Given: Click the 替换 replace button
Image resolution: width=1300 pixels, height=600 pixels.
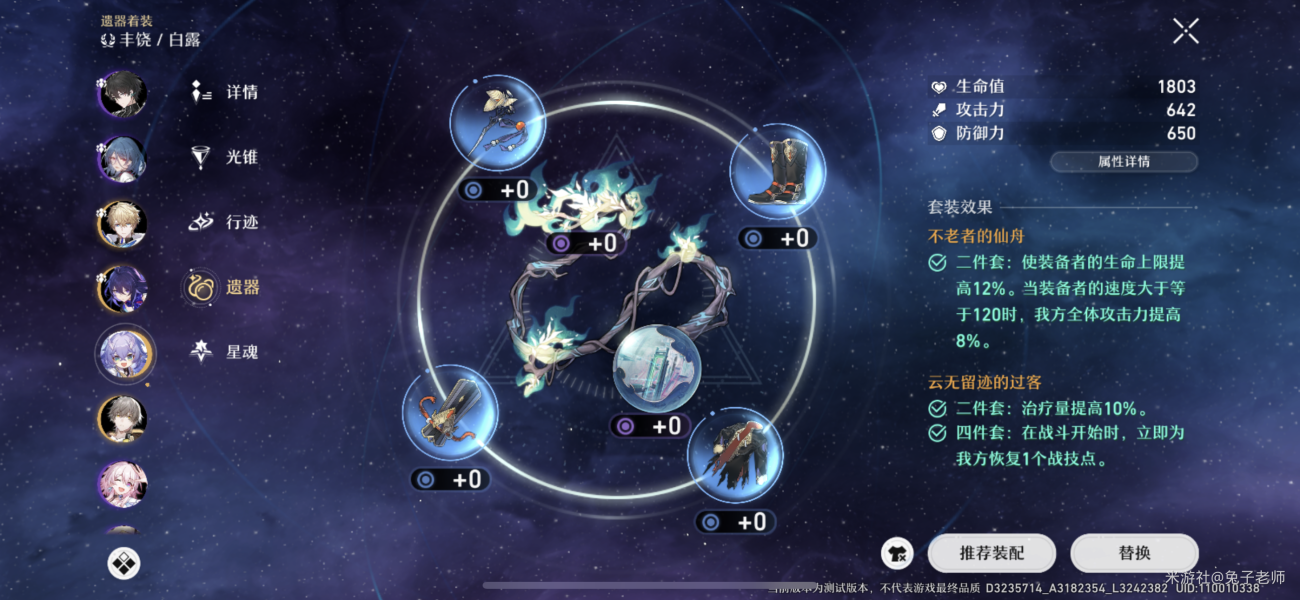Looking at the screenshot, I should [1134, 552].
